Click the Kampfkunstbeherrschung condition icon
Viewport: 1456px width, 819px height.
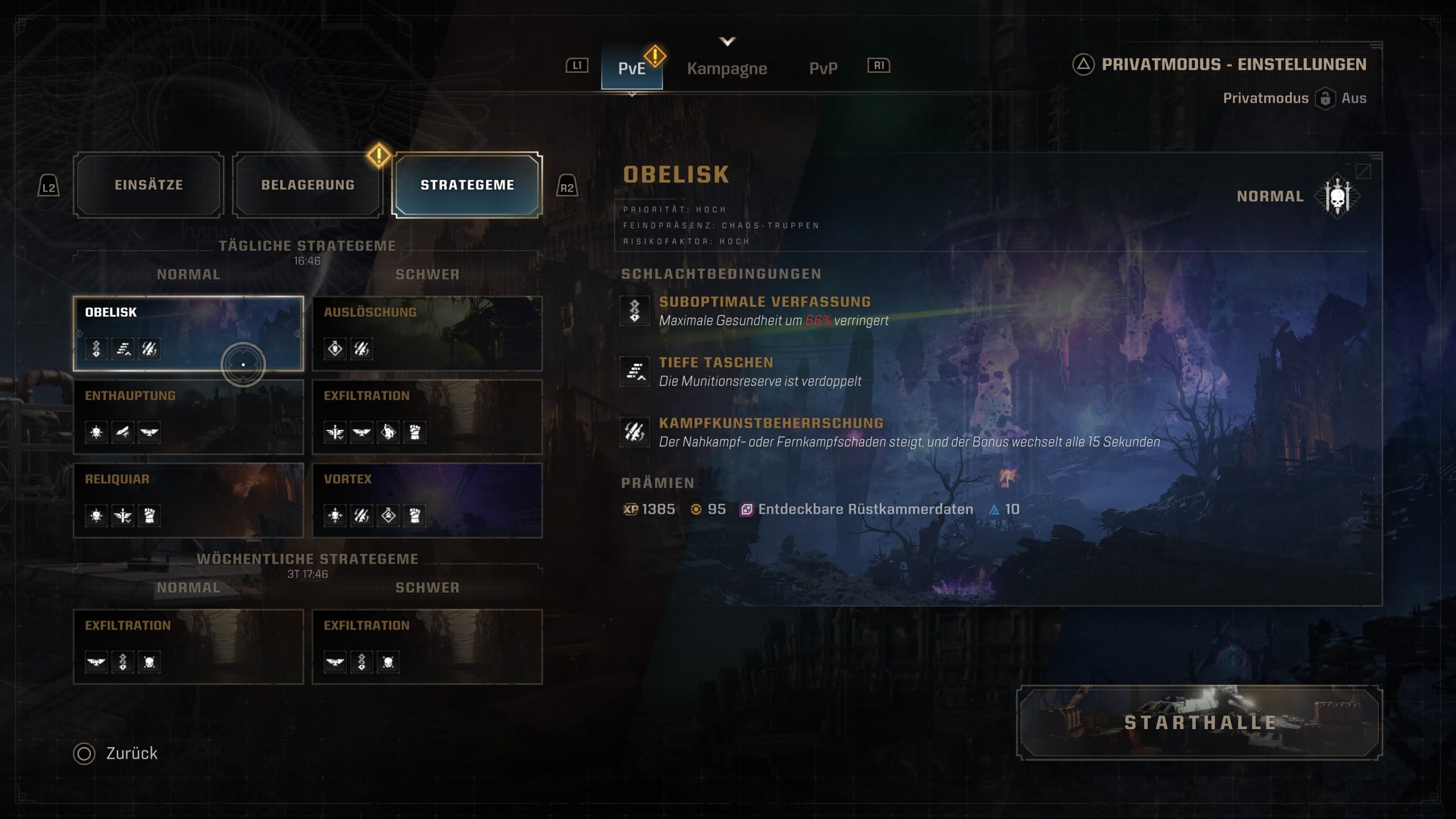click(x=635, y=432)
